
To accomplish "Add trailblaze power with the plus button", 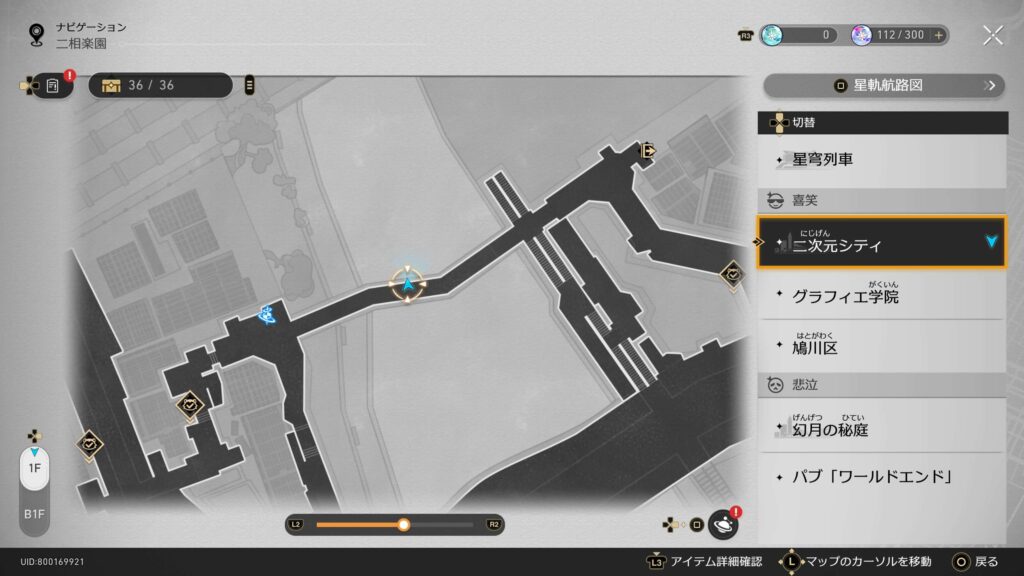I will [938, 35].
